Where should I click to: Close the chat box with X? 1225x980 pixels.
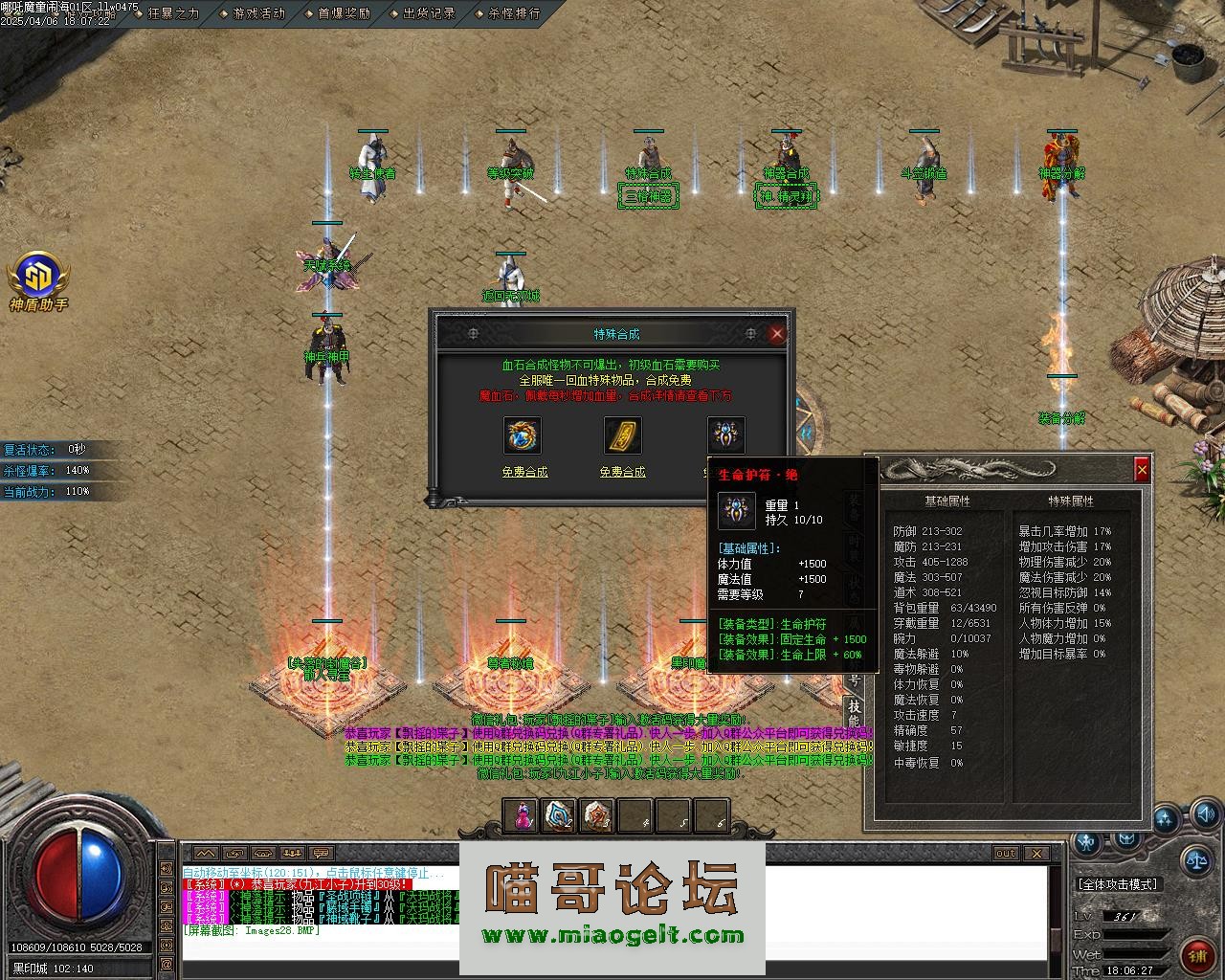[1036, 853]
